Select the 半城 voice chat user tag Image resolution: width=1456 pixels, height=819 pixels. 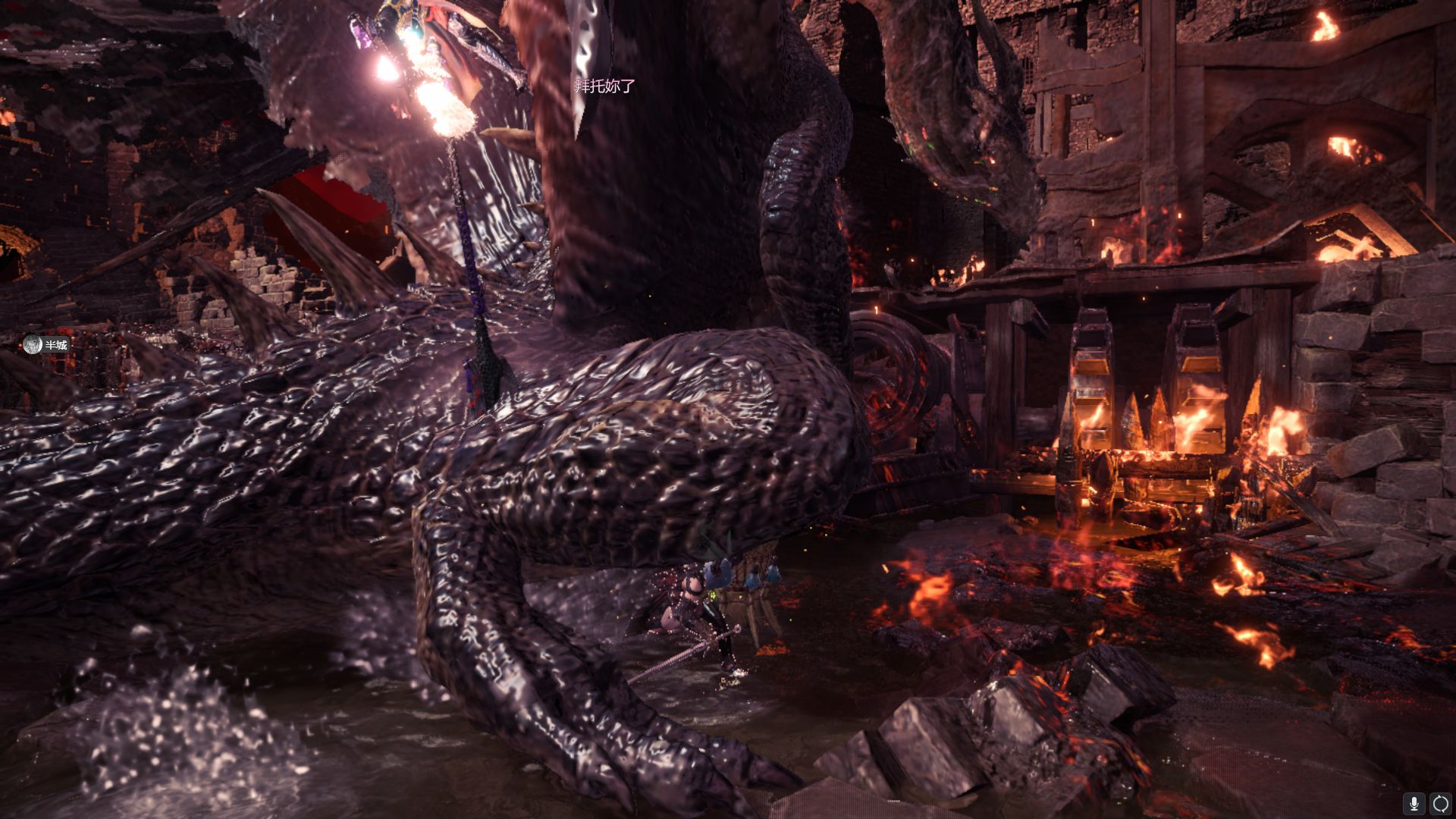point(45,345)
